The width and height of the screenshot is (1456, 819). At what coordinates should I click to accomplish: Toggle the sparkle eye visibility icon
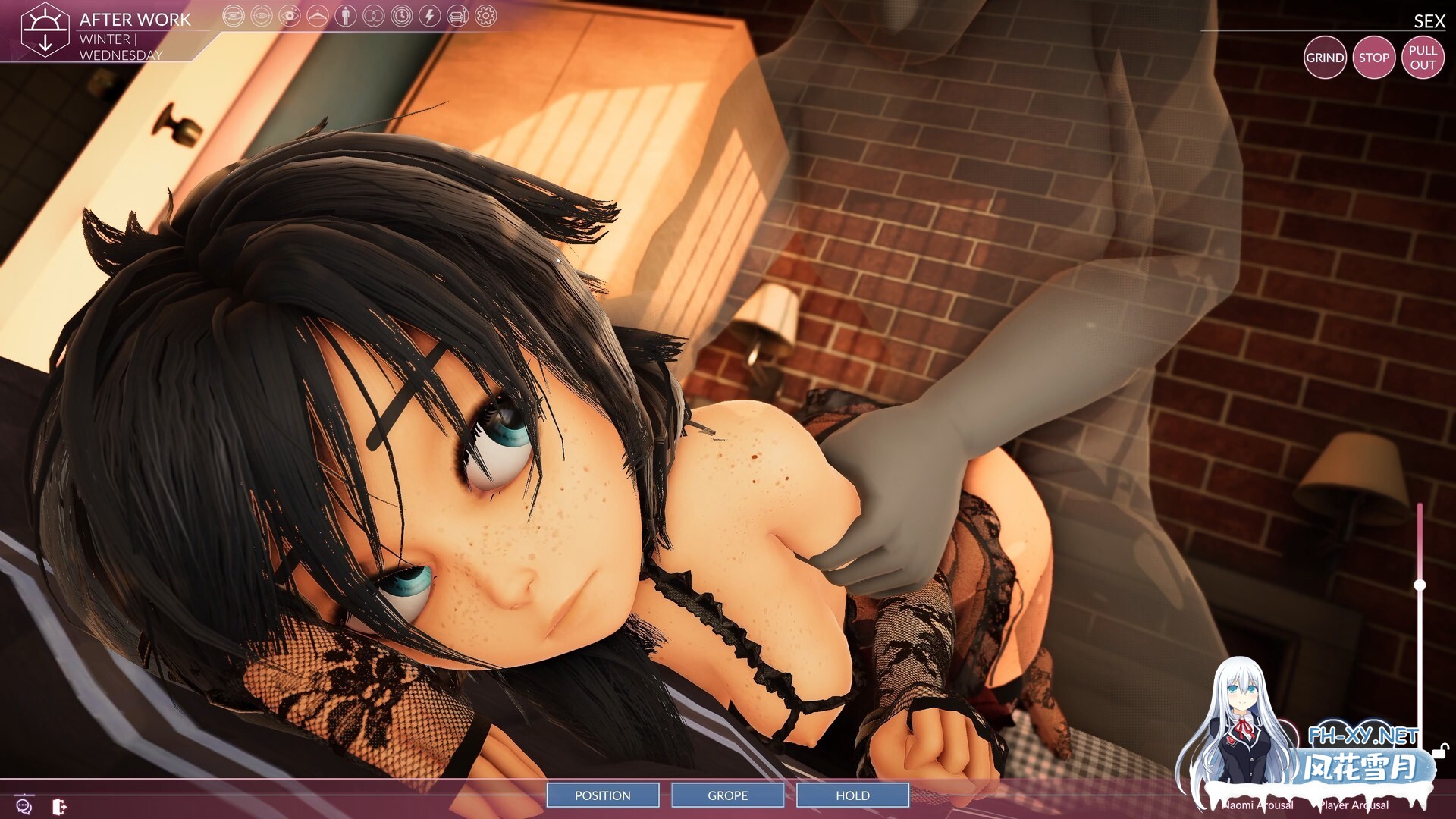290,16
